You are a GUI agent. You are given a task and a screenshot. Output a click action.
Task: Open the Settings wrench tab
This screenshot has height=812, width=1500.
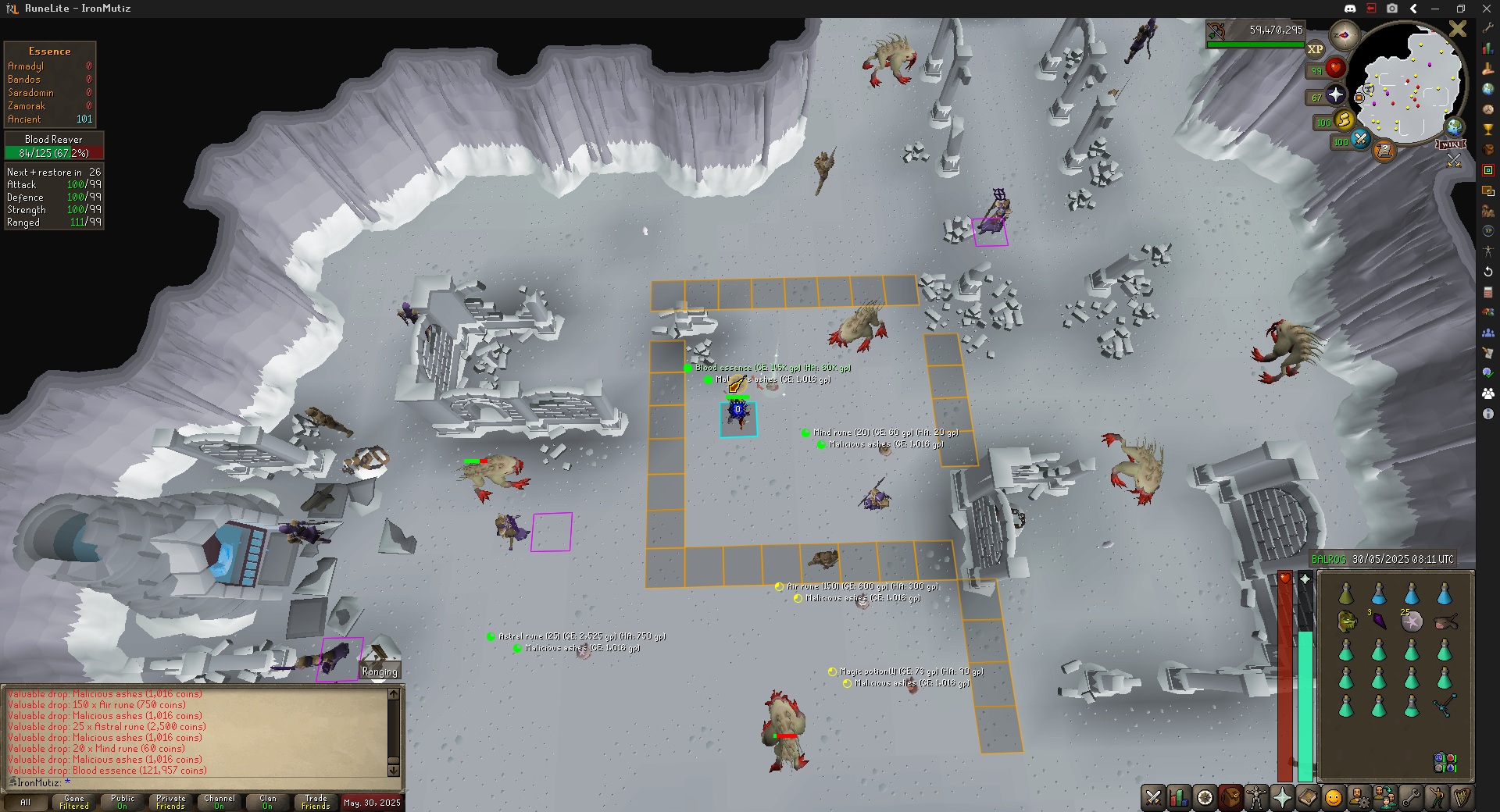tap(1411, 797)
